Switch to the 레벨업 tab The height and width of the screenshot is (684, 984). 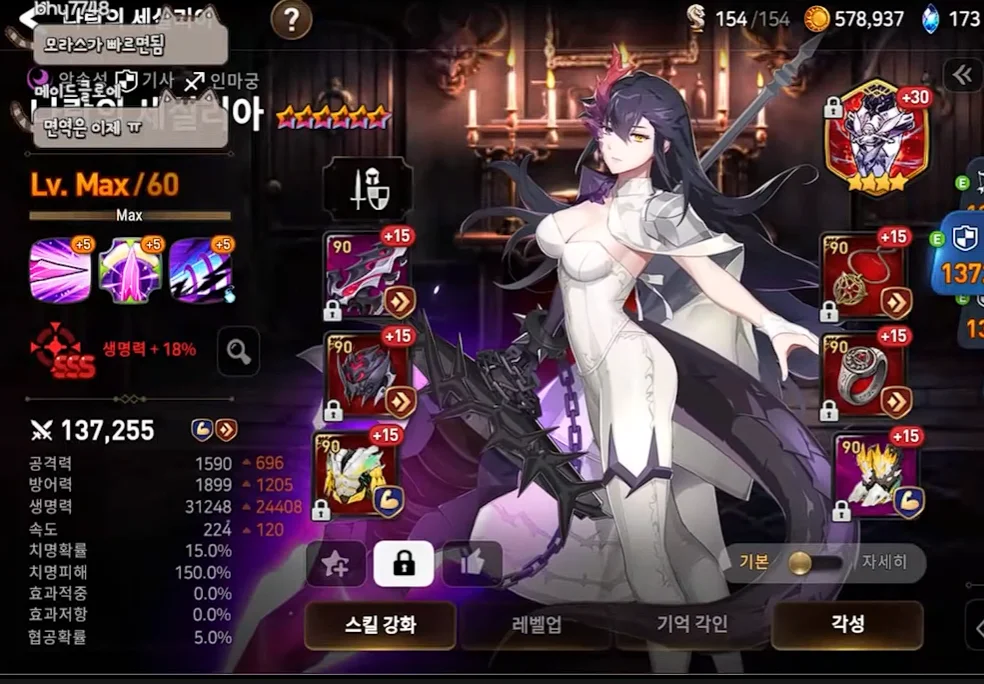(x=537, y=625)
